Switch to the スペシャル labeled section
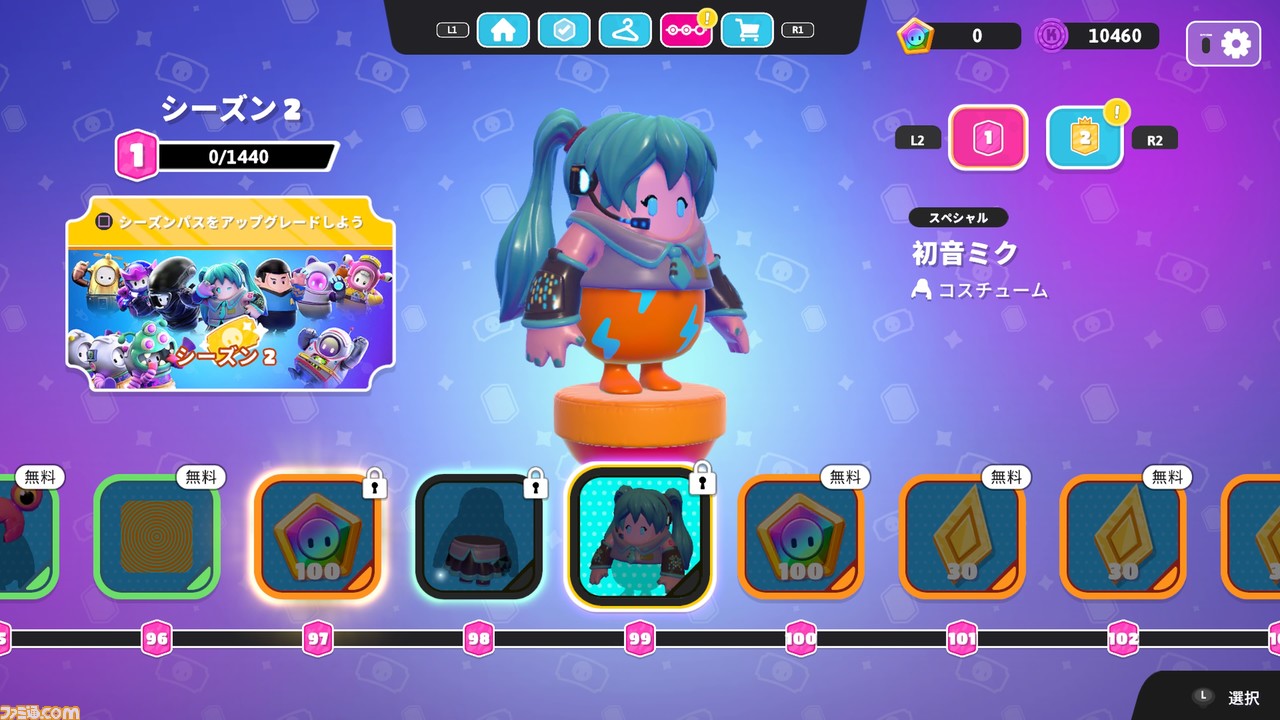This screenshot has width=1280, height=720. pyautogui.click(x=960, y=218)
